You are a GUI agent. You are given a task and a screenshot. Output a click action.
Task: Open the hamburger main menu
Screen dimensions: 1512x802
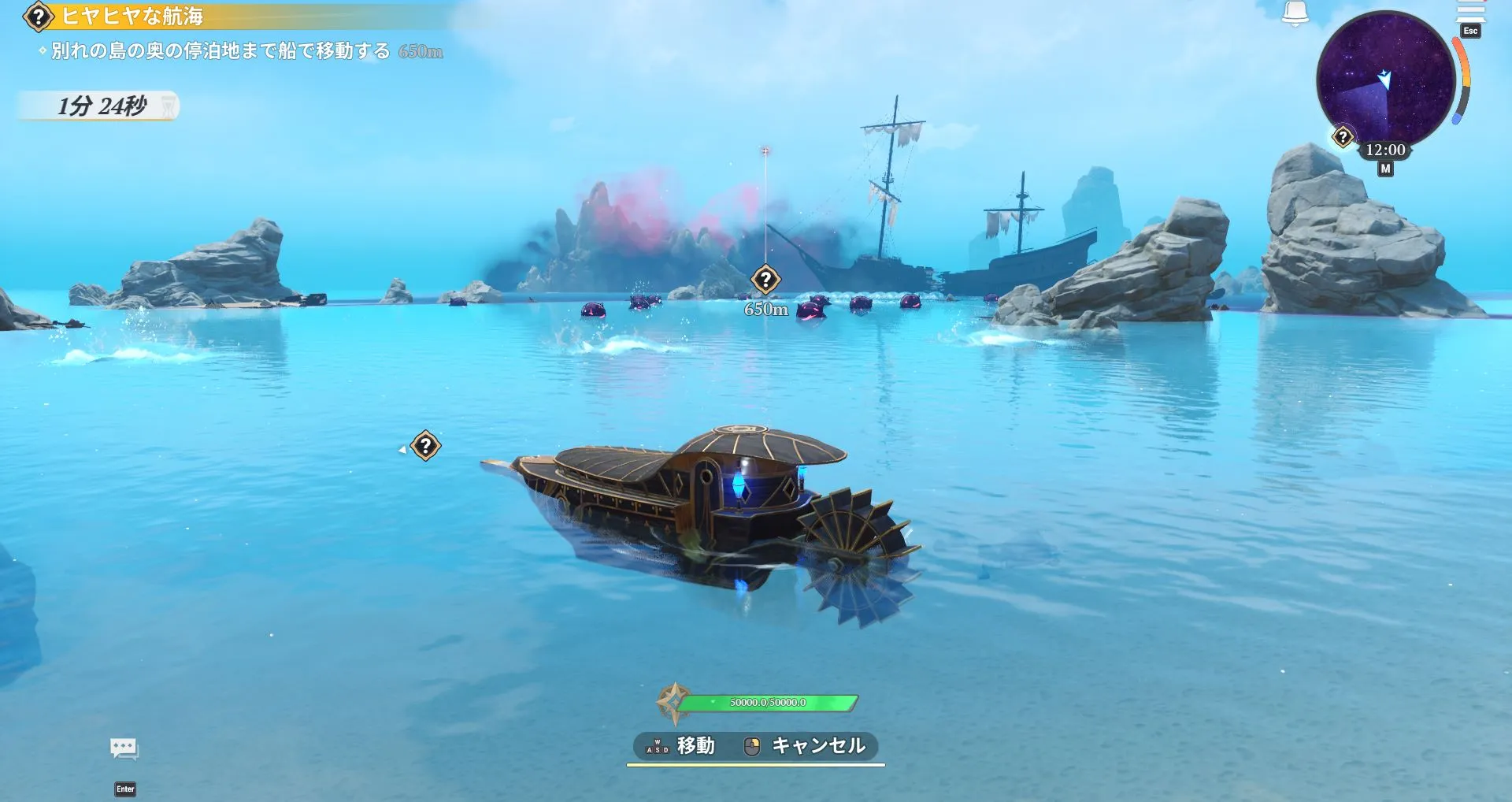point(1469,11)
